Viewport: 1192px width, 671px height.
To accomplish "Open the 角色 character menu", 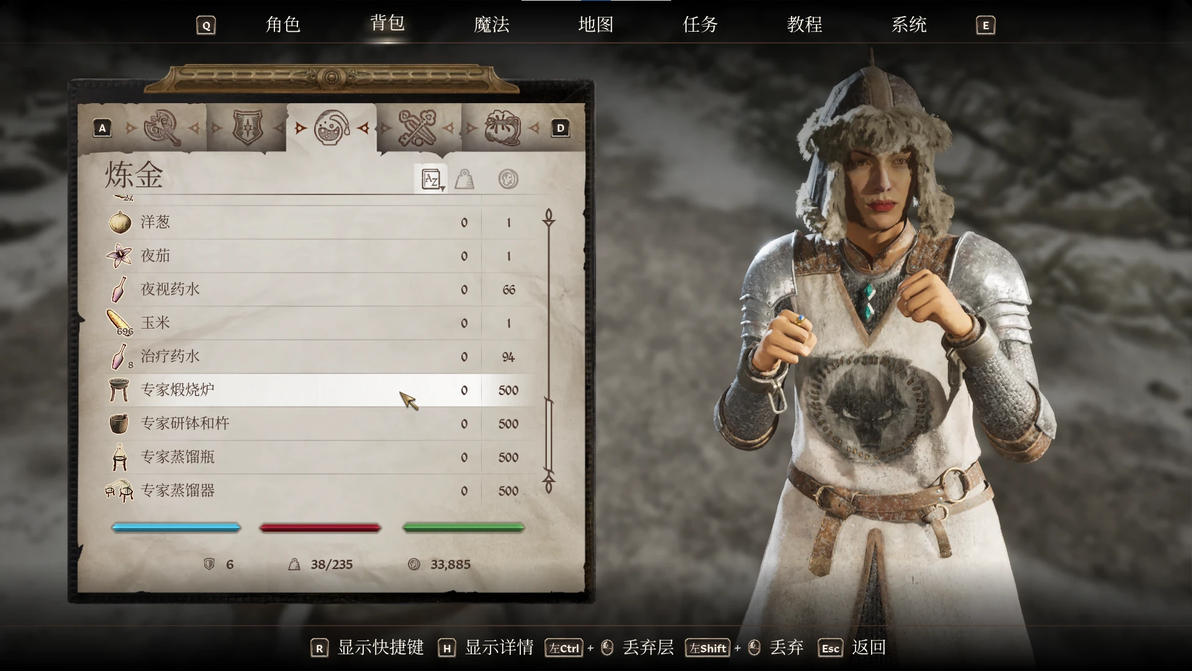I will 283,25.
